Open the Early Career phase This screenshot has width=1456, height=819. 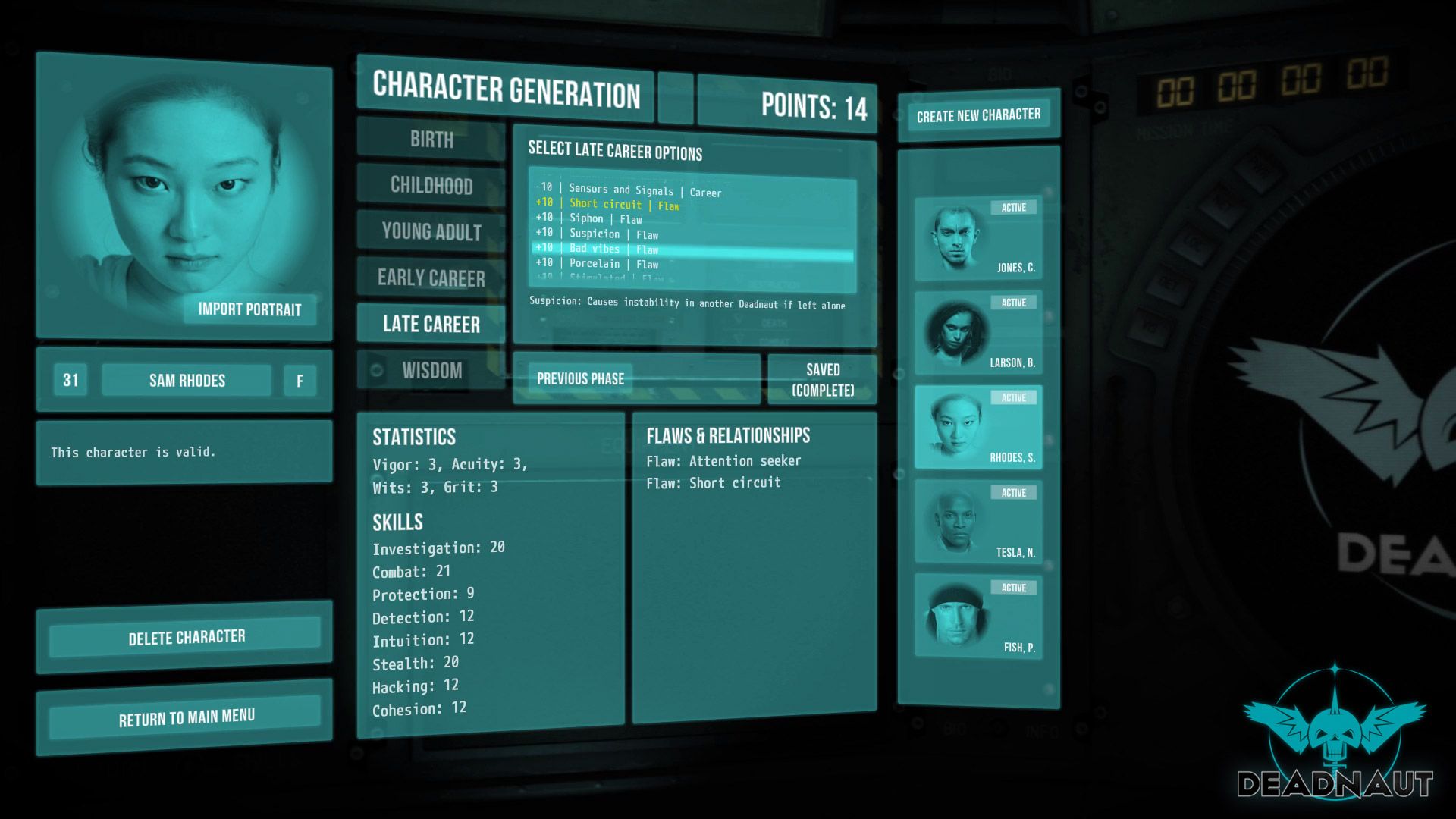[x=430, y=278]
